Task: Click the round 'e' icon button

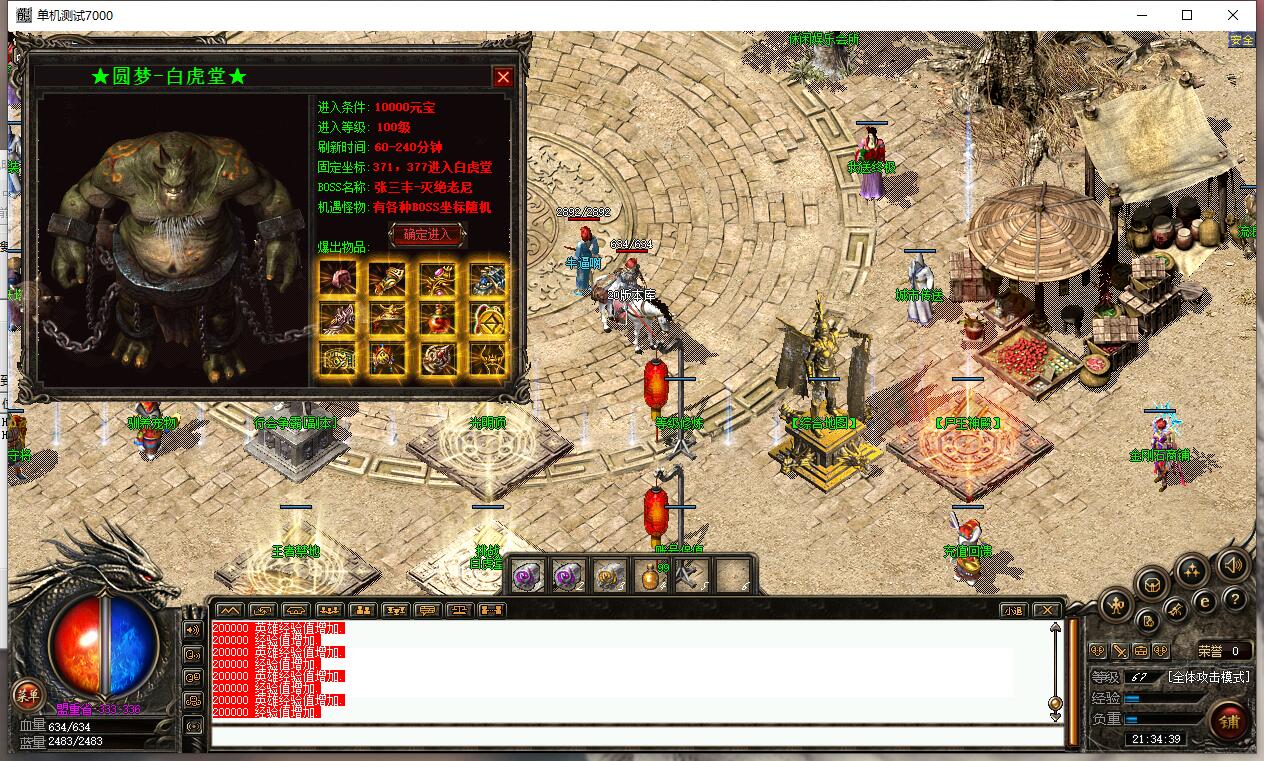Action: pos(1206,601)
